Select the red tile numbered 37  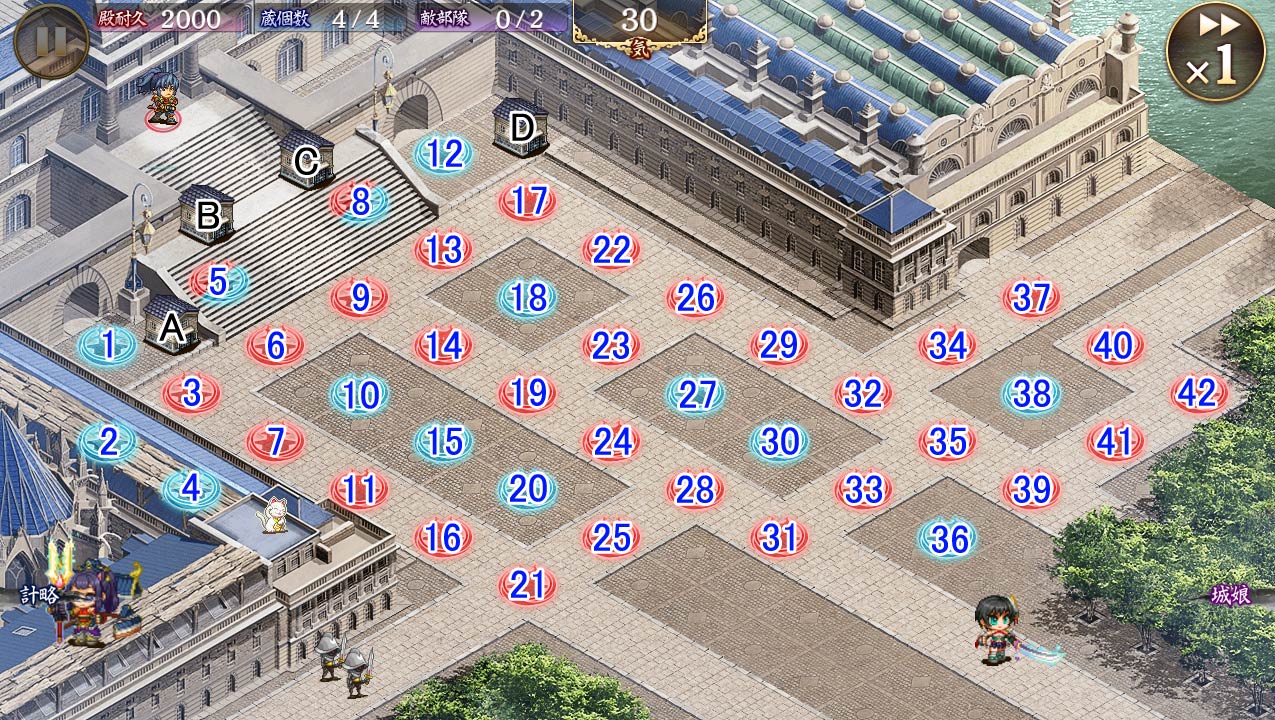tap(1031, 298)
